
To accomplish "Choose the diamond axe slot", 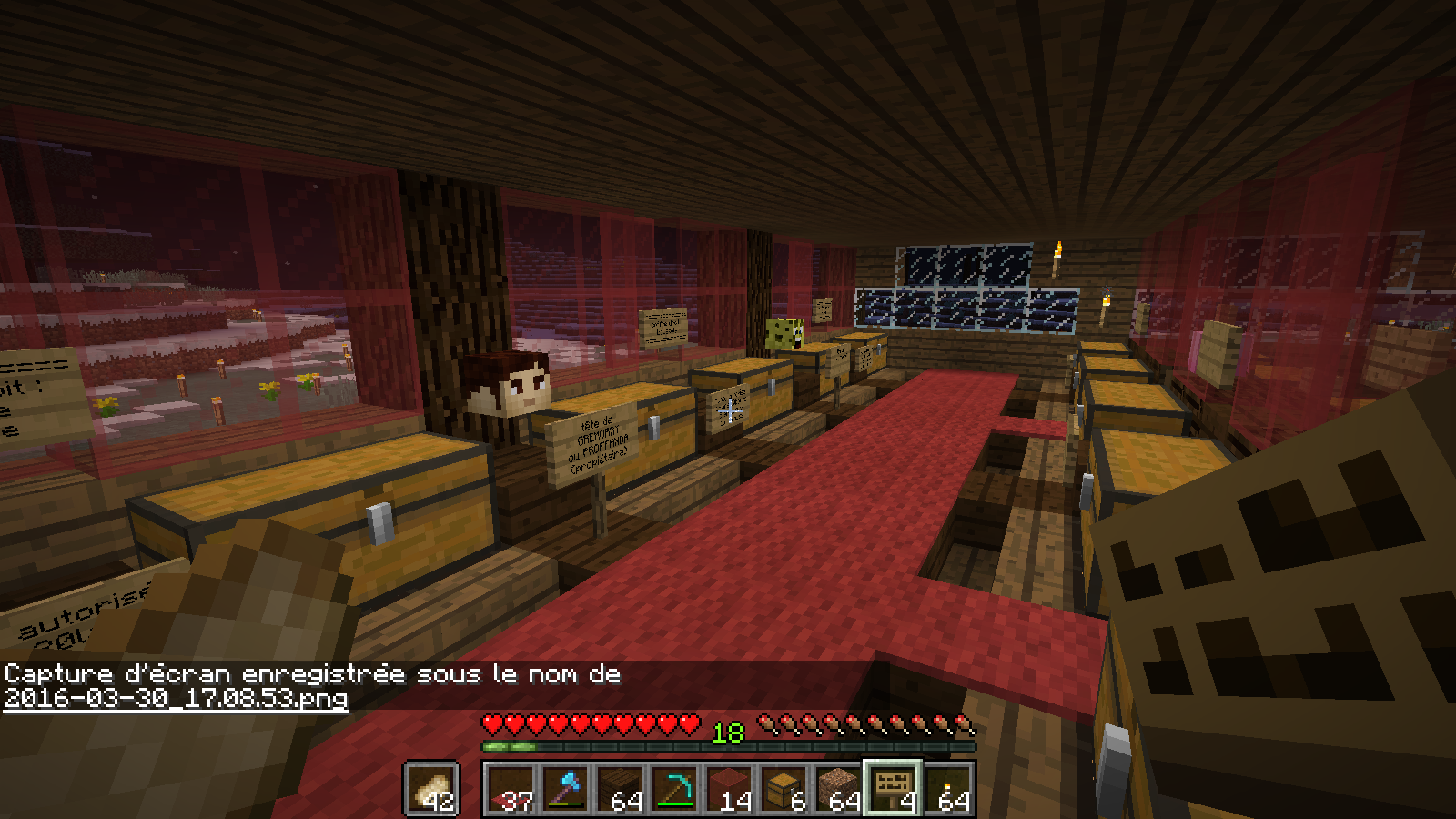I will [565, 789].
